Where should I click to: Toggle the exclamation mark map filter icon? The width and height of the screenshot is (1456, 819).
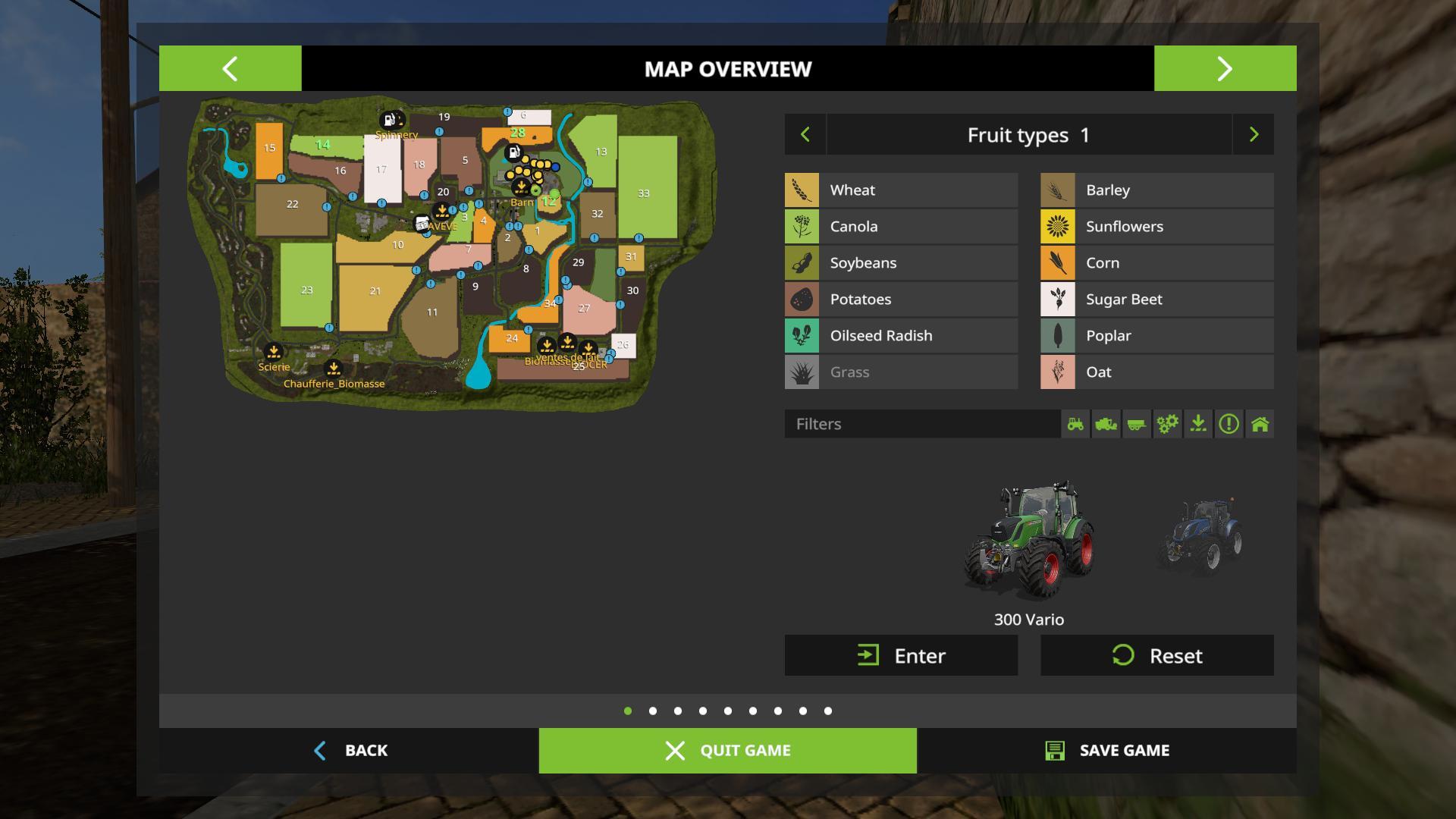1228,424
